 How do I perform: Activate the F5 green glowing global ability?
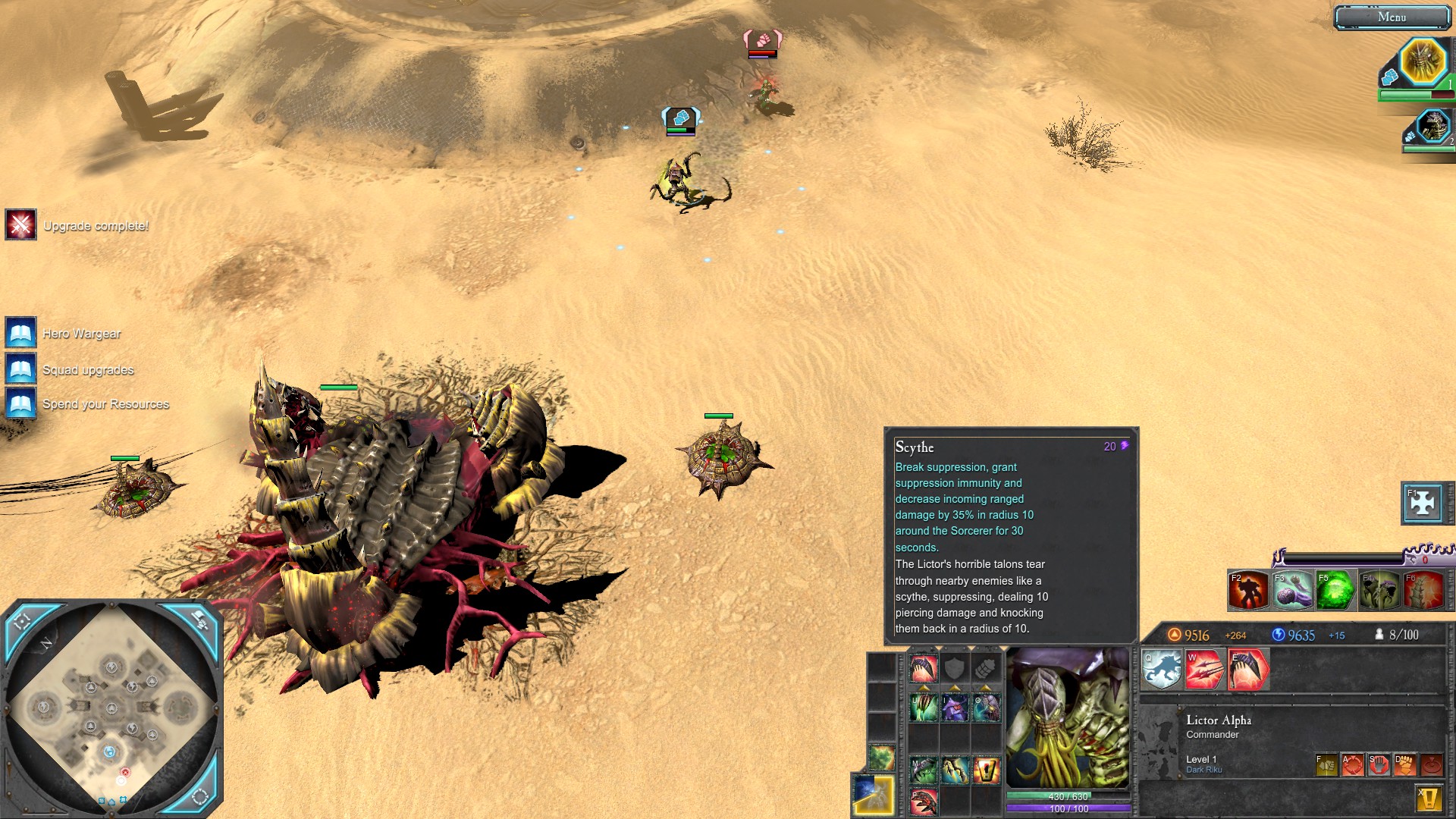[x=1335, y=591]
